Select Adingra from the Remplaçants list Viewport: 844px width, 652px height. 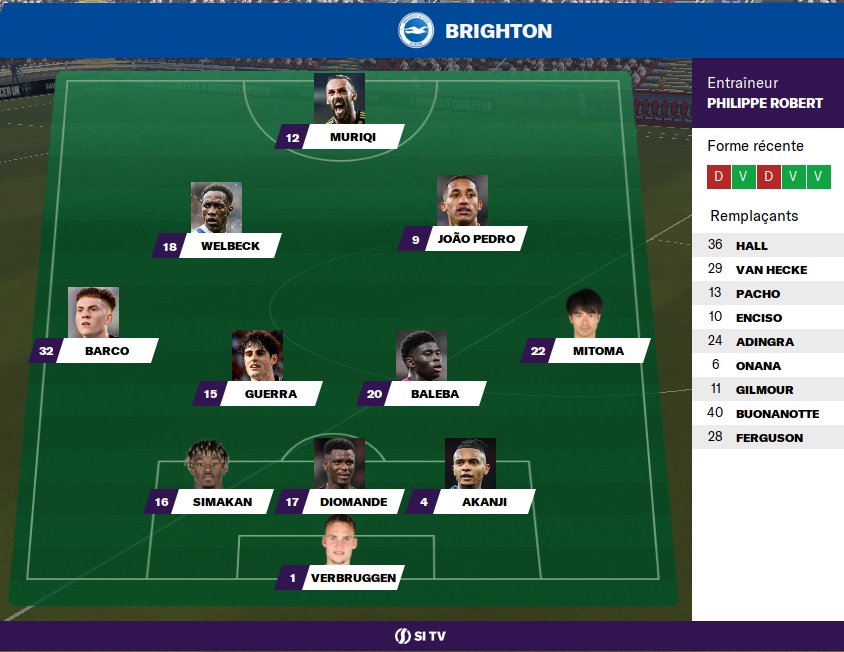pyautogui.click(x=767, y=341)
